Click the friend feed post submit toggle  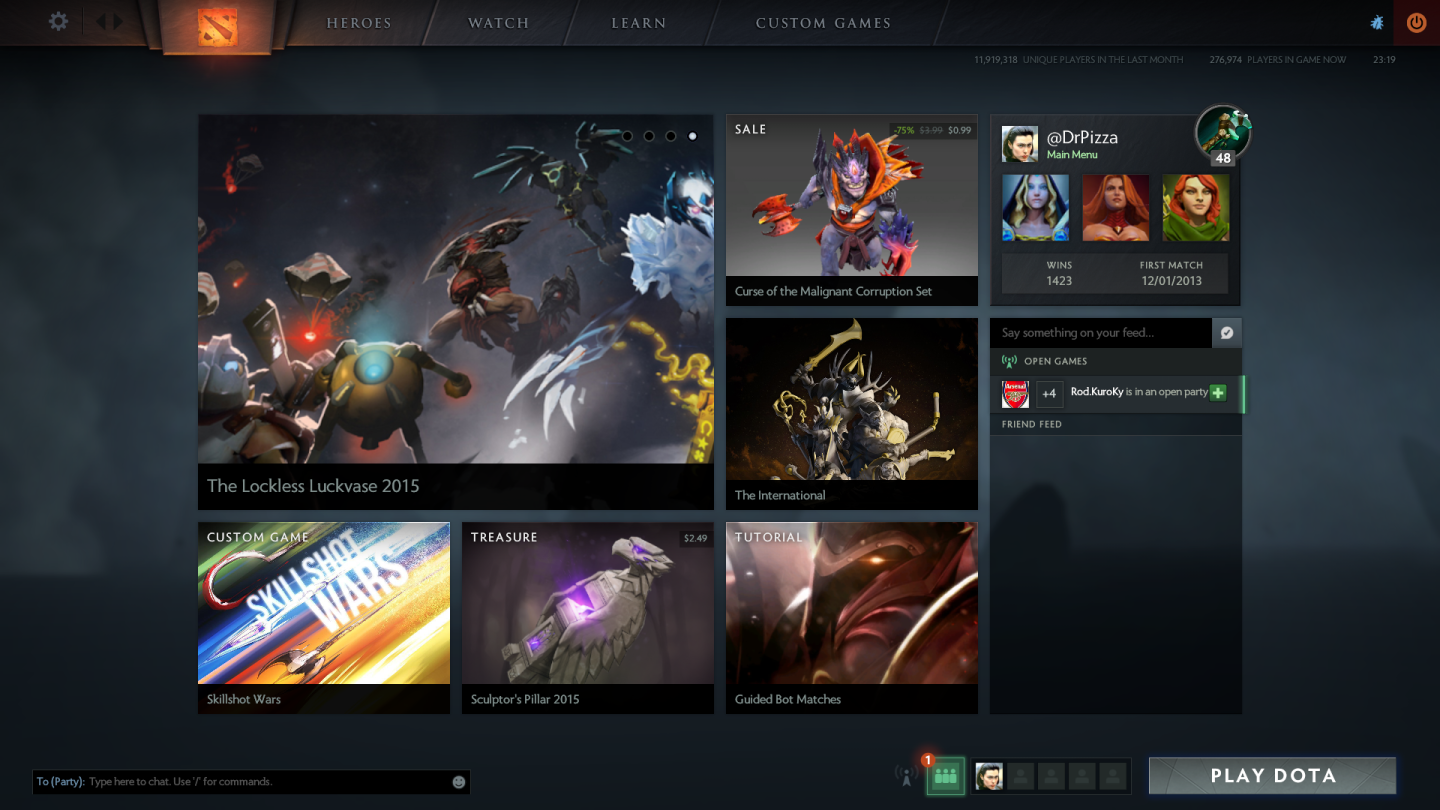(1227, 332)
